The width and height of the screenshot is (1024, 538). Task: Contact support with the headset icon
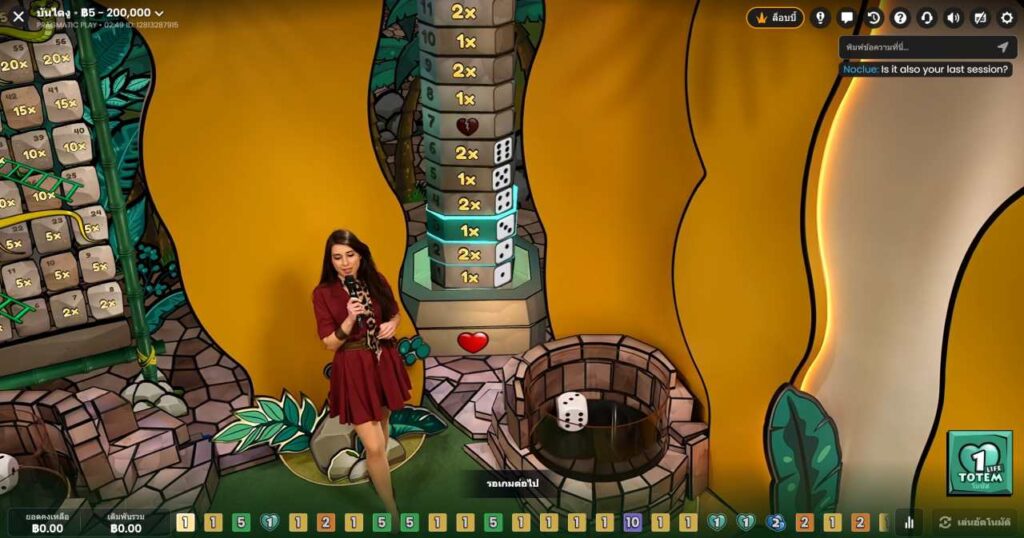927,18
